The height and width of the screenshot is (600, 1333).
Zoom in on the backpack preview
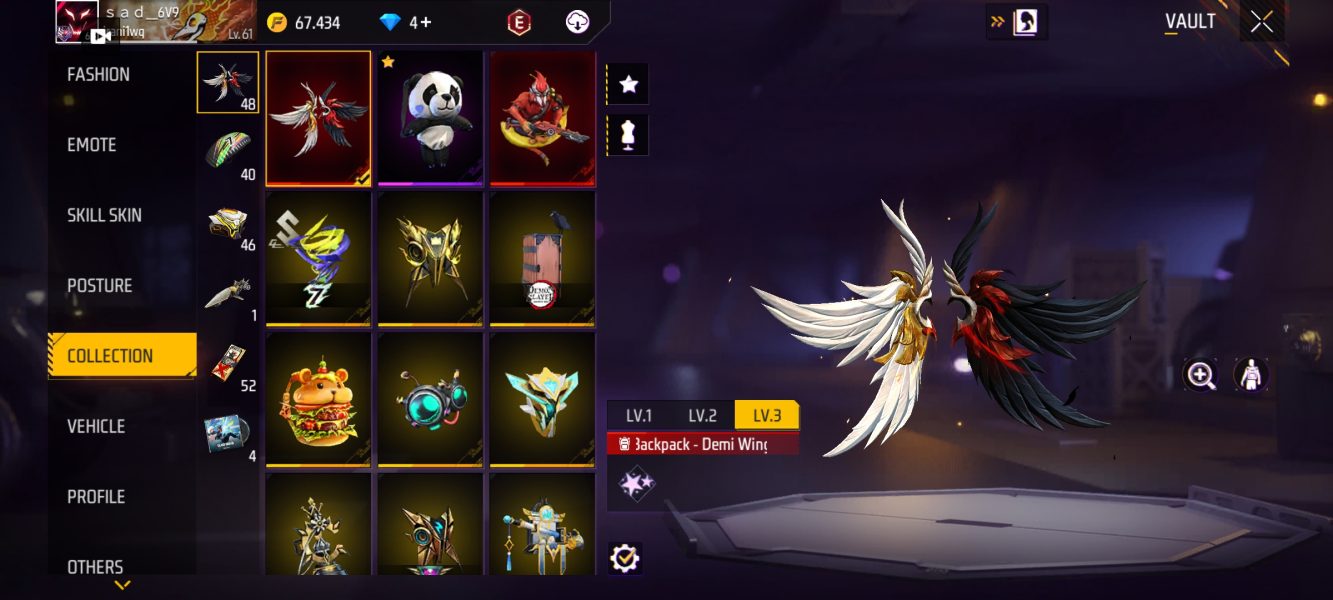[1199, 375]
